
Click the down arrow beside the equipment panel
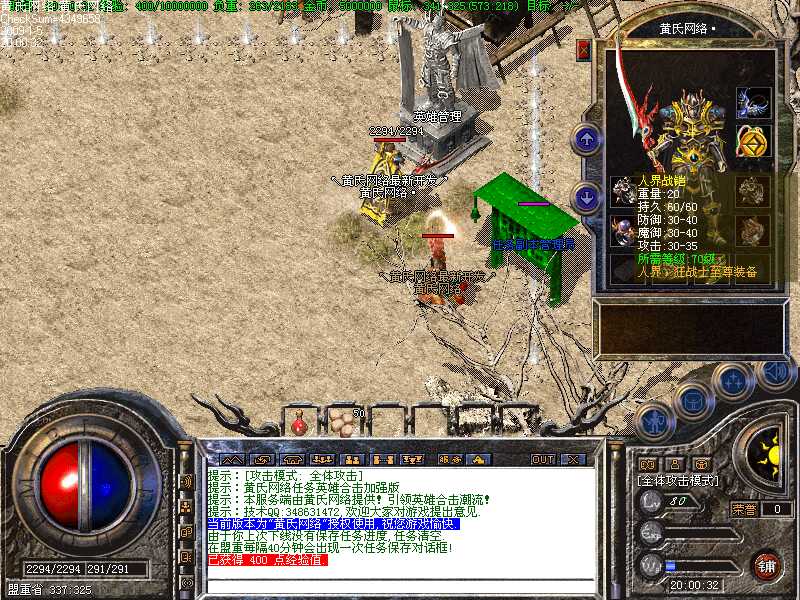[x=587, y=195]
